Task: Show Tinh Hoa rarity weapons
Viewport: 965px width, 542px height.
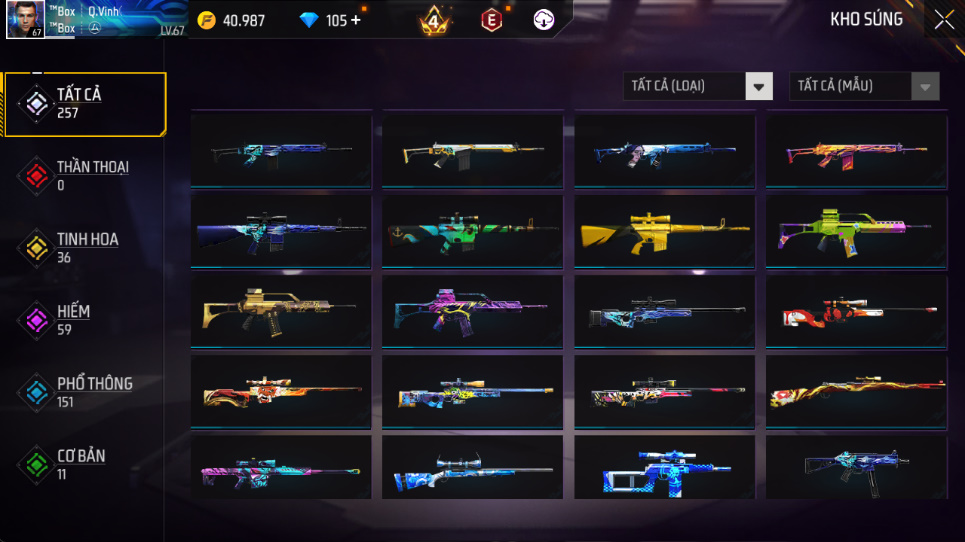Action: 84,247
